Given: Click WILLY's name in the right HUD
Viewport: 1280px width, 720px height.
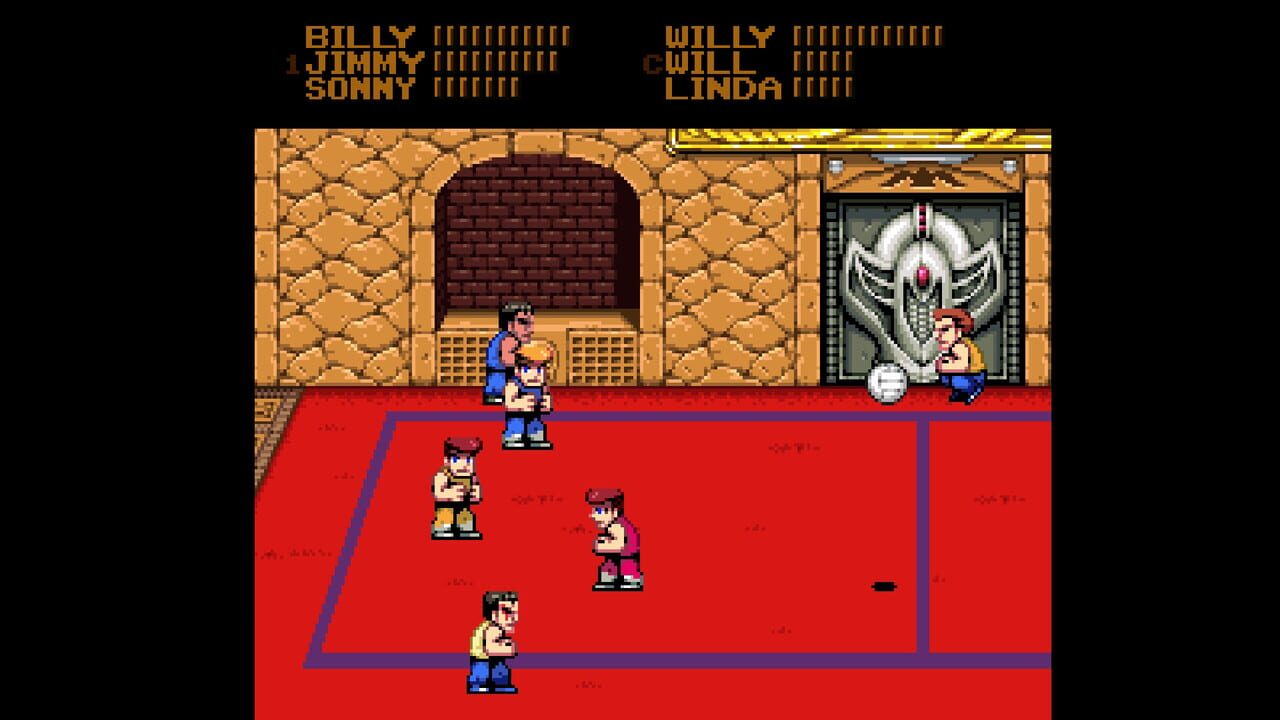Looking at the screenshot, I should pyautogui.click(x=722, y=33).
